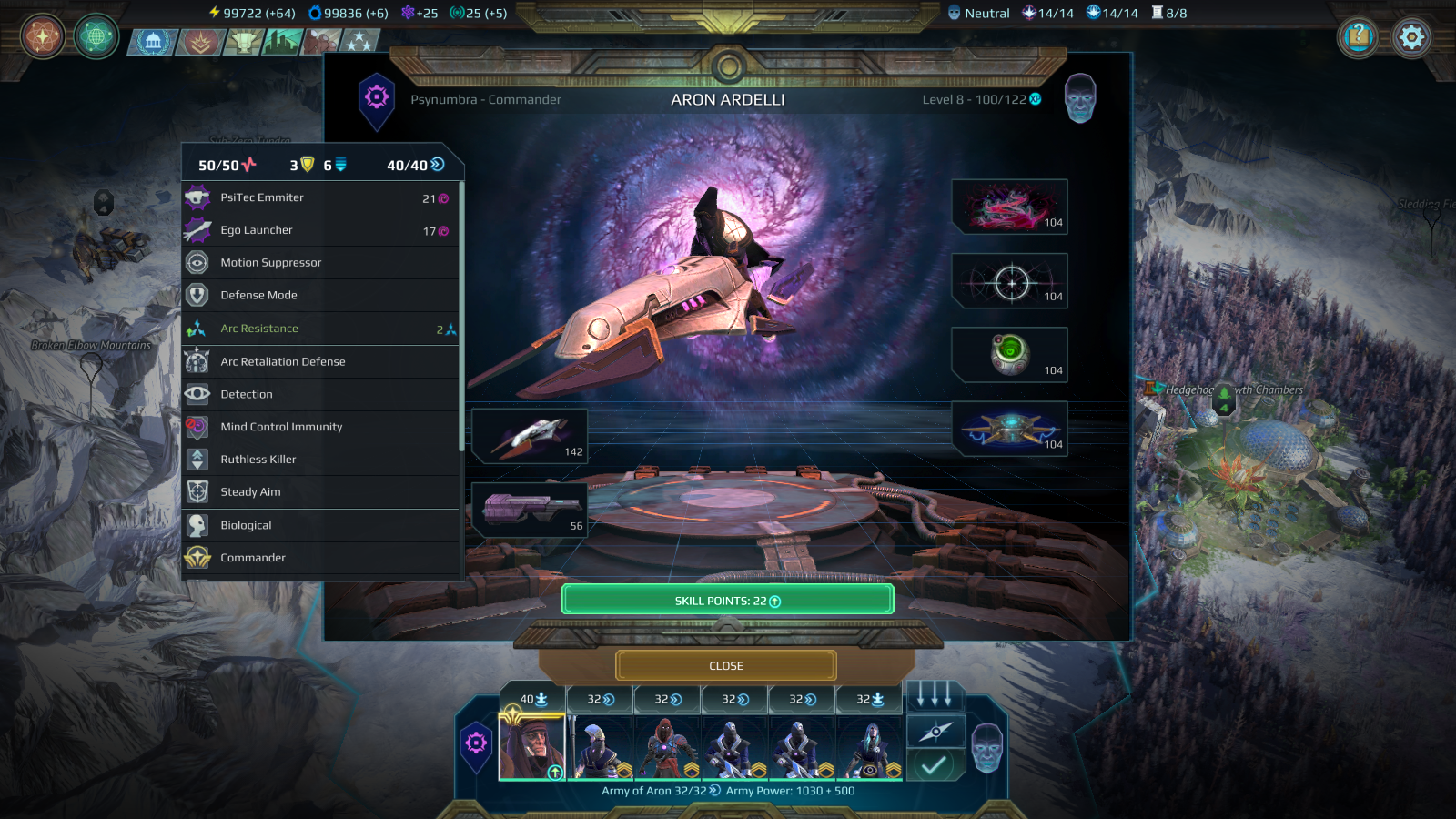This screenshot has width=1456, height=819.
Task: Select the crosshair targeting mod slot
Action: [x=1009, y=281]
